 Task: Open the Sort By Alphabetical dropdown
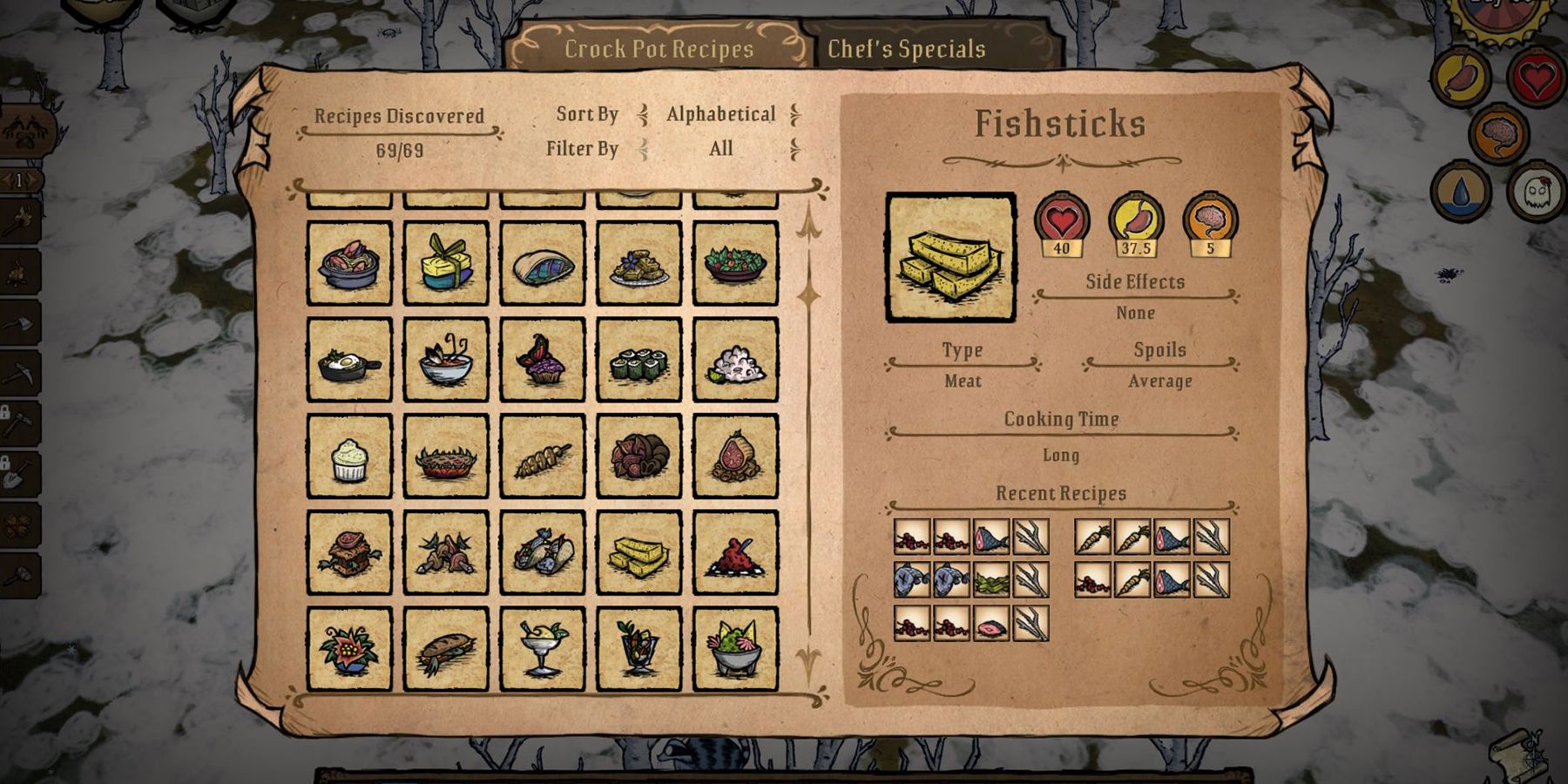point(720,114)
